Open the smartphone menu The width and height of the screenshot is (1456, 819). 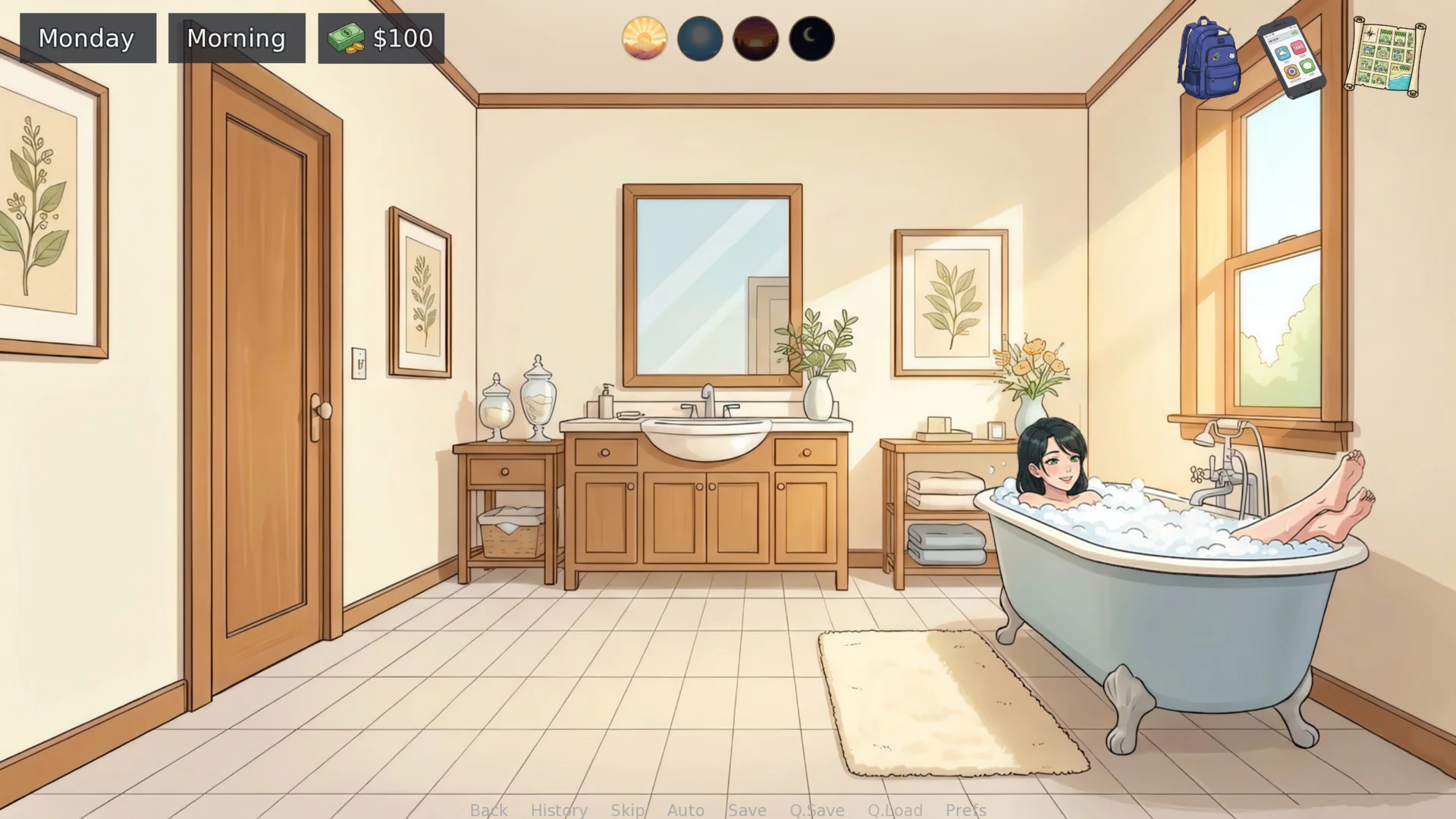1291,58
